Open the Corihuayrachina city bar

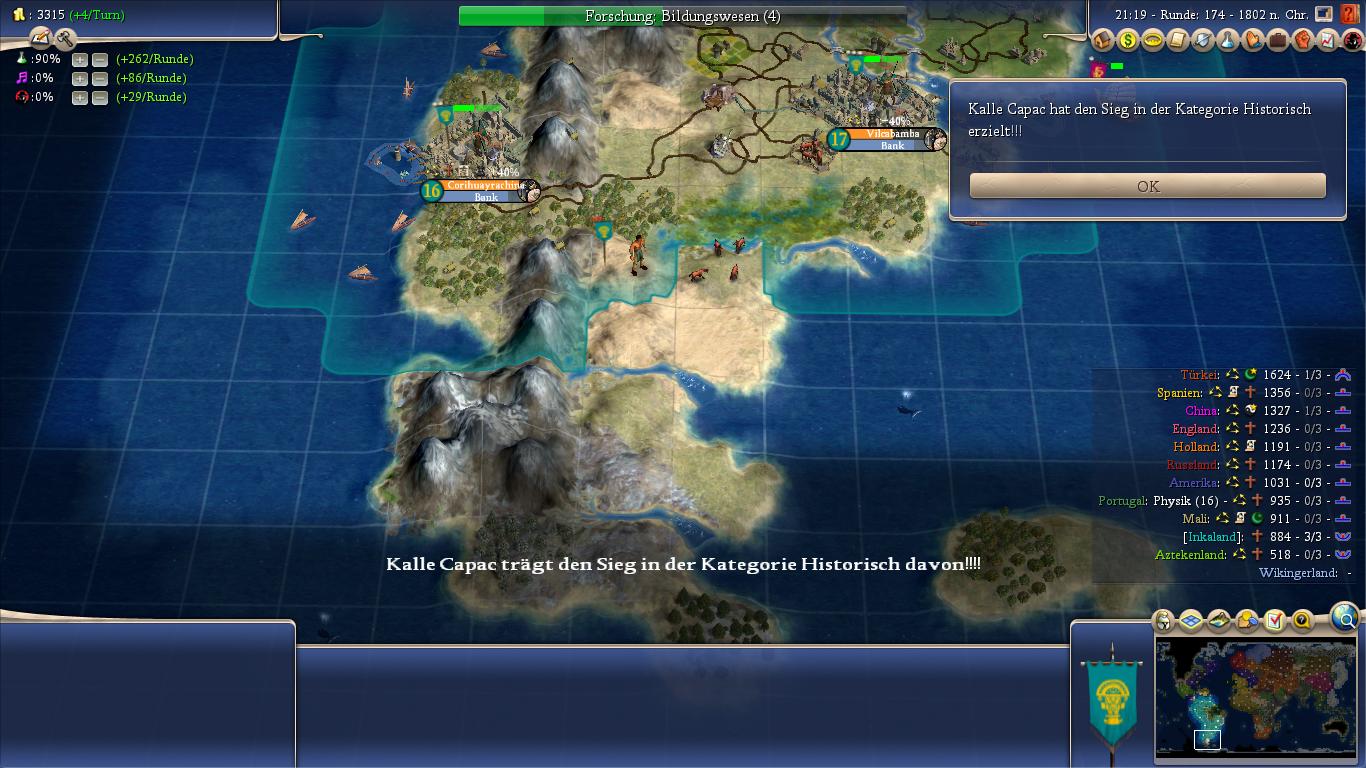(x=486, y=186)
